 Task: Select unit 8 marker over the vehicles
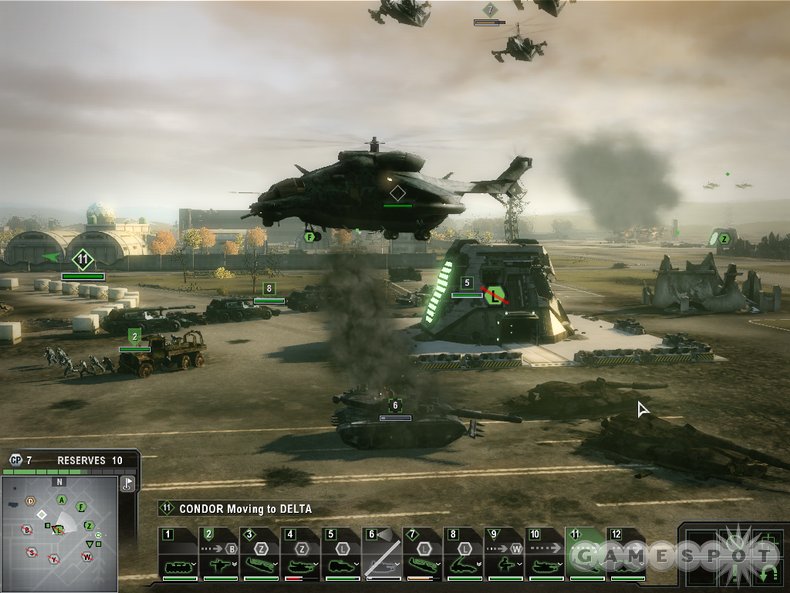pyautogui.click(x=268, y=288)
